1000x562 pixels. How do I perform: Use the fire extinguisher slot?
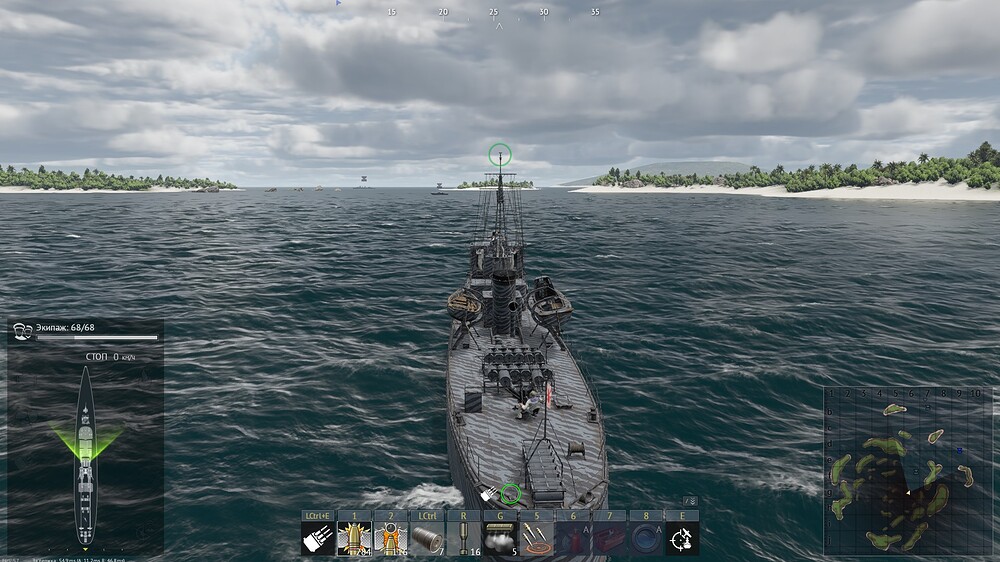[x=572, y=538]
